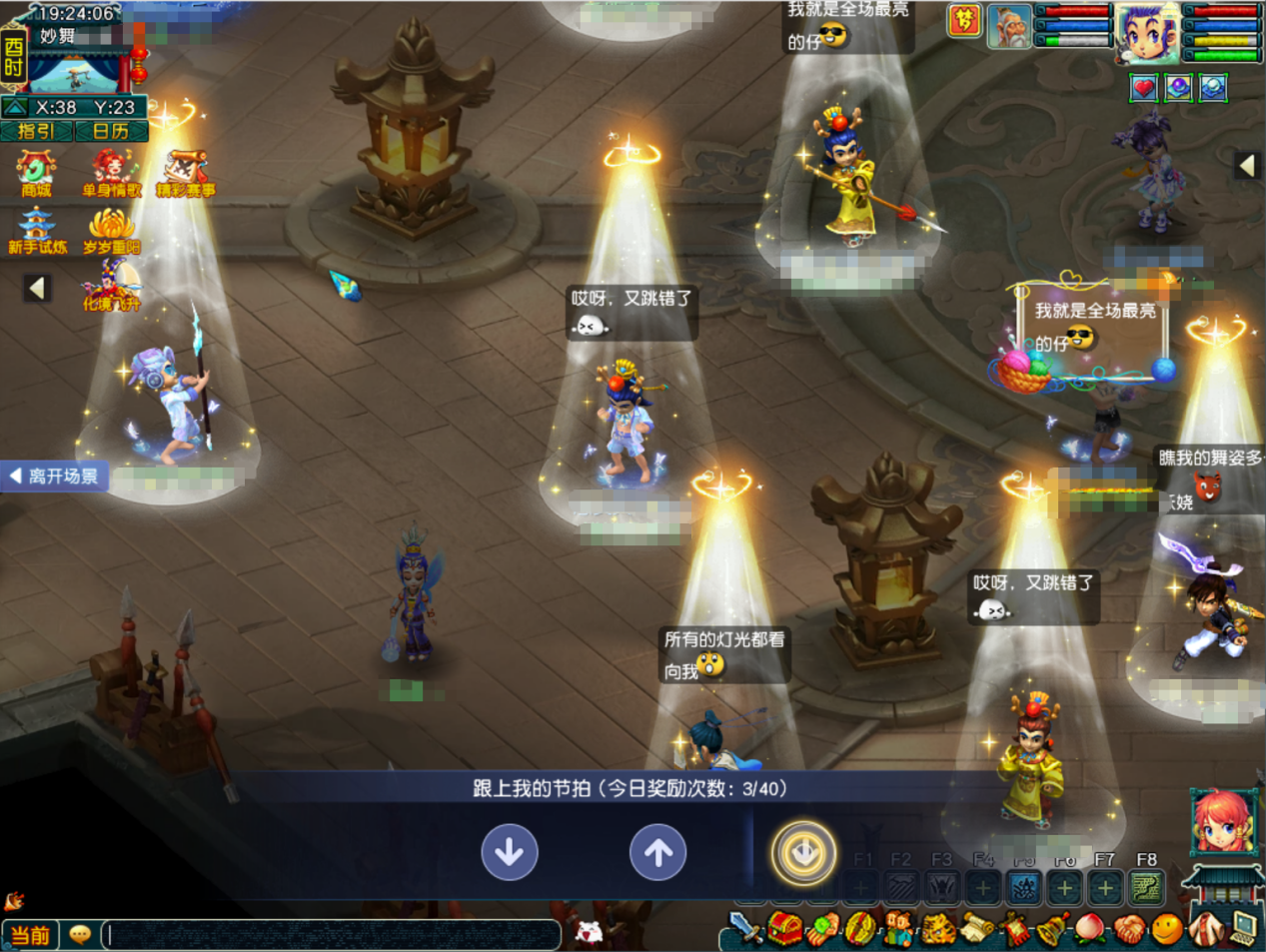Select the old man pet portrait
Viewport: 1266px width, 952px height.
click(1009, 27)
